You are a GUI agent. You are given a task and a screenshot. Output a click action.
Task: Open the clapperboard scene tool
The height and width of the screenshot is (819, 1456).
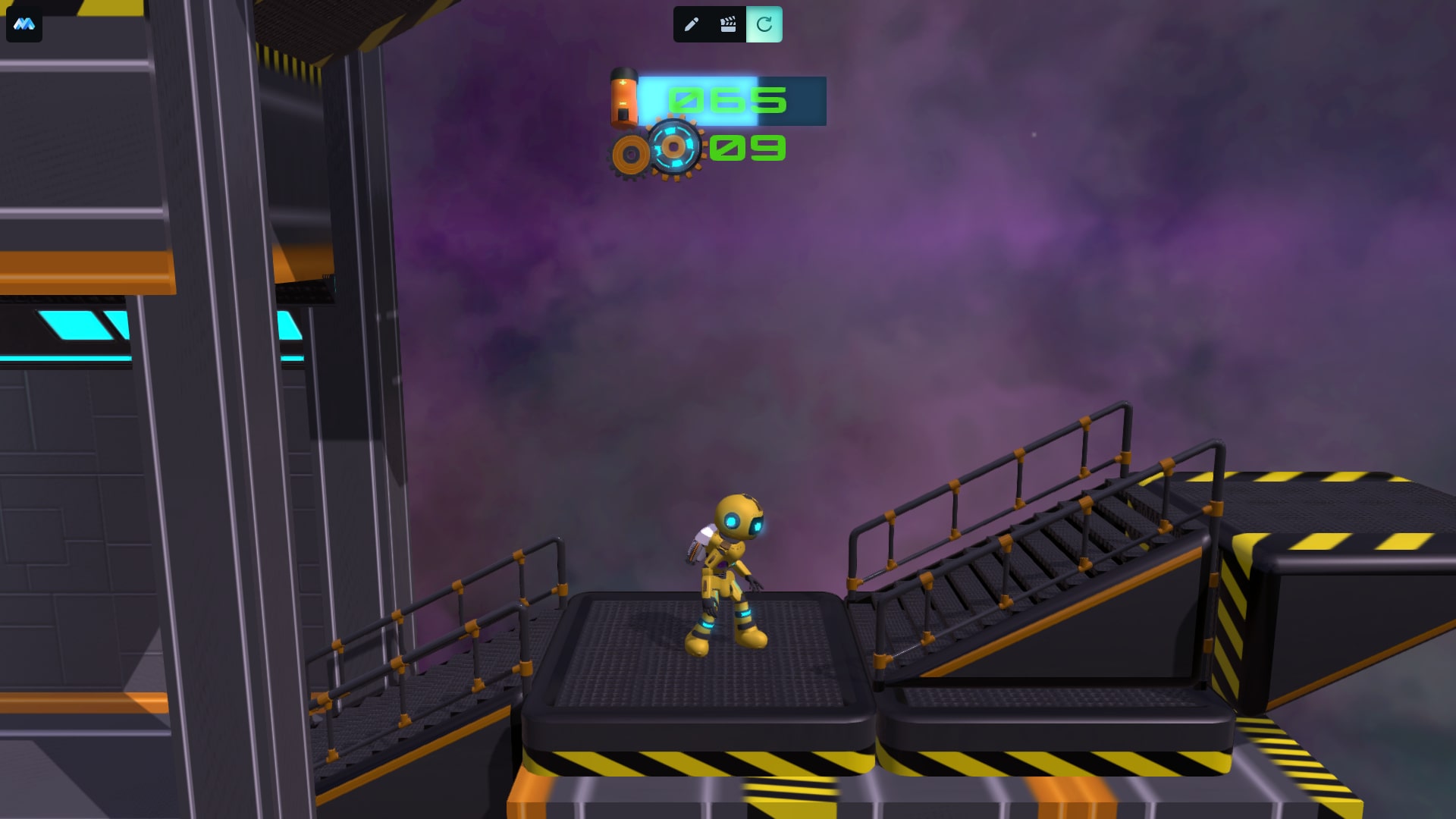728,24
